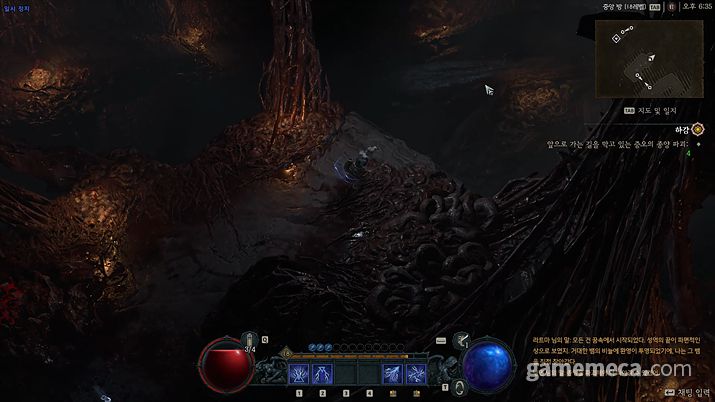715x402 pixels.
Task: Open the town portal ring icon
Action: [459, 386]
